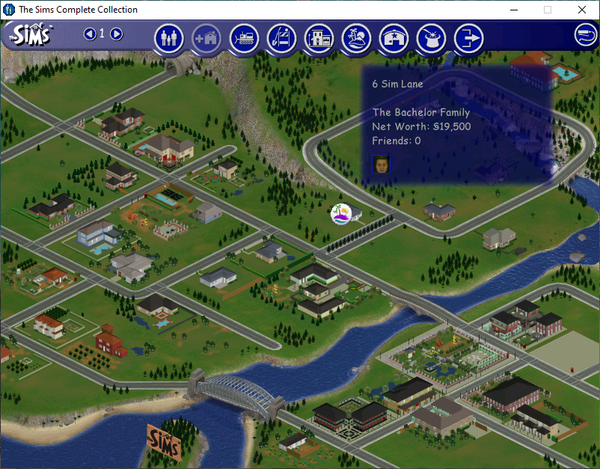Image resolution: width=600 pixels, height=469 pixels.
Task: Select the Bachelor family member portrait
Action: coord(381,164)
